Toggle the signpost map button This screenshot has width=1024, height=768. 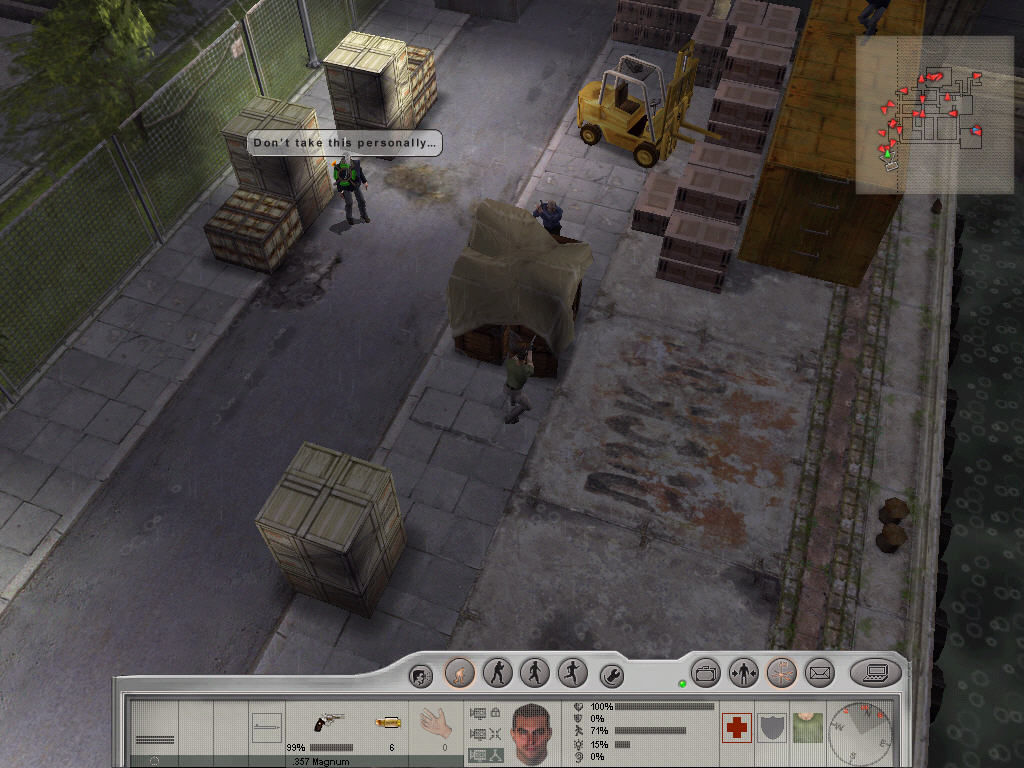pos(781,673)
